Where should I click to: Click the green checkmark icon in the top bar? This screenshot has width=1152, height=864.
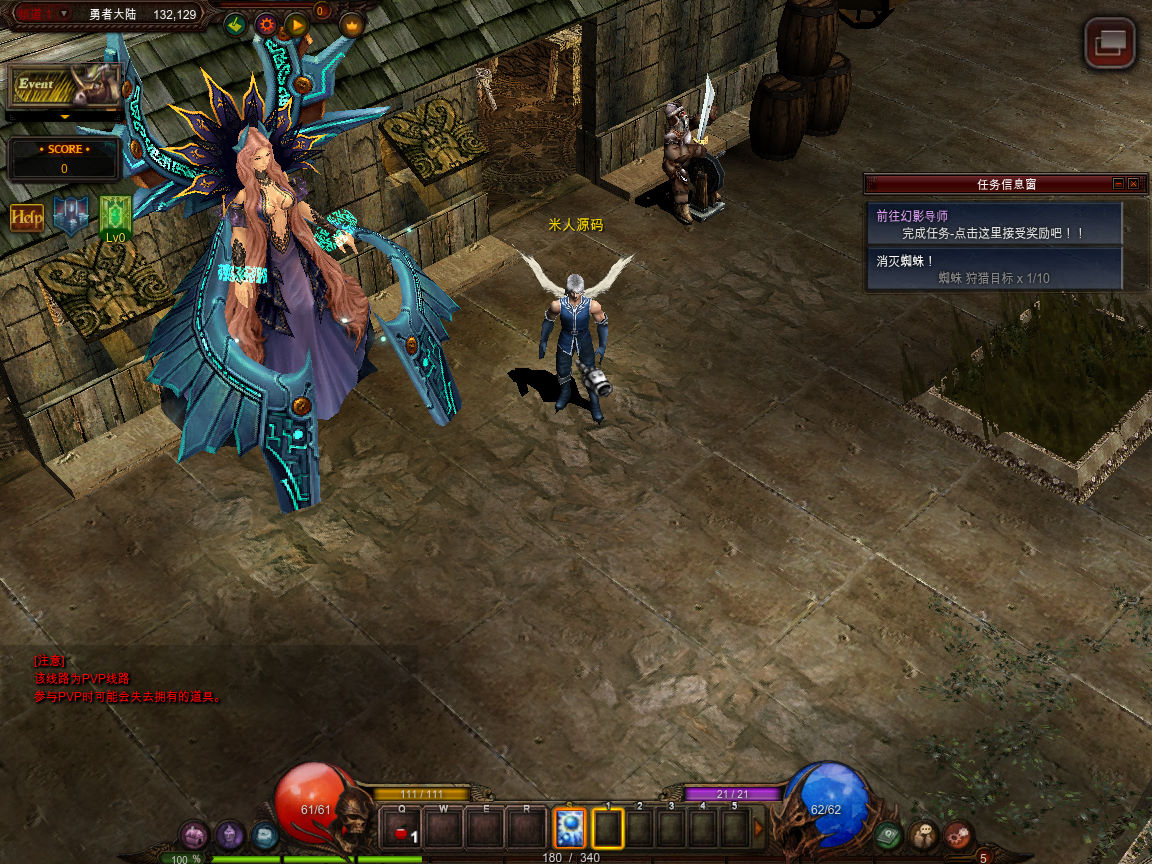pos(236,25)
